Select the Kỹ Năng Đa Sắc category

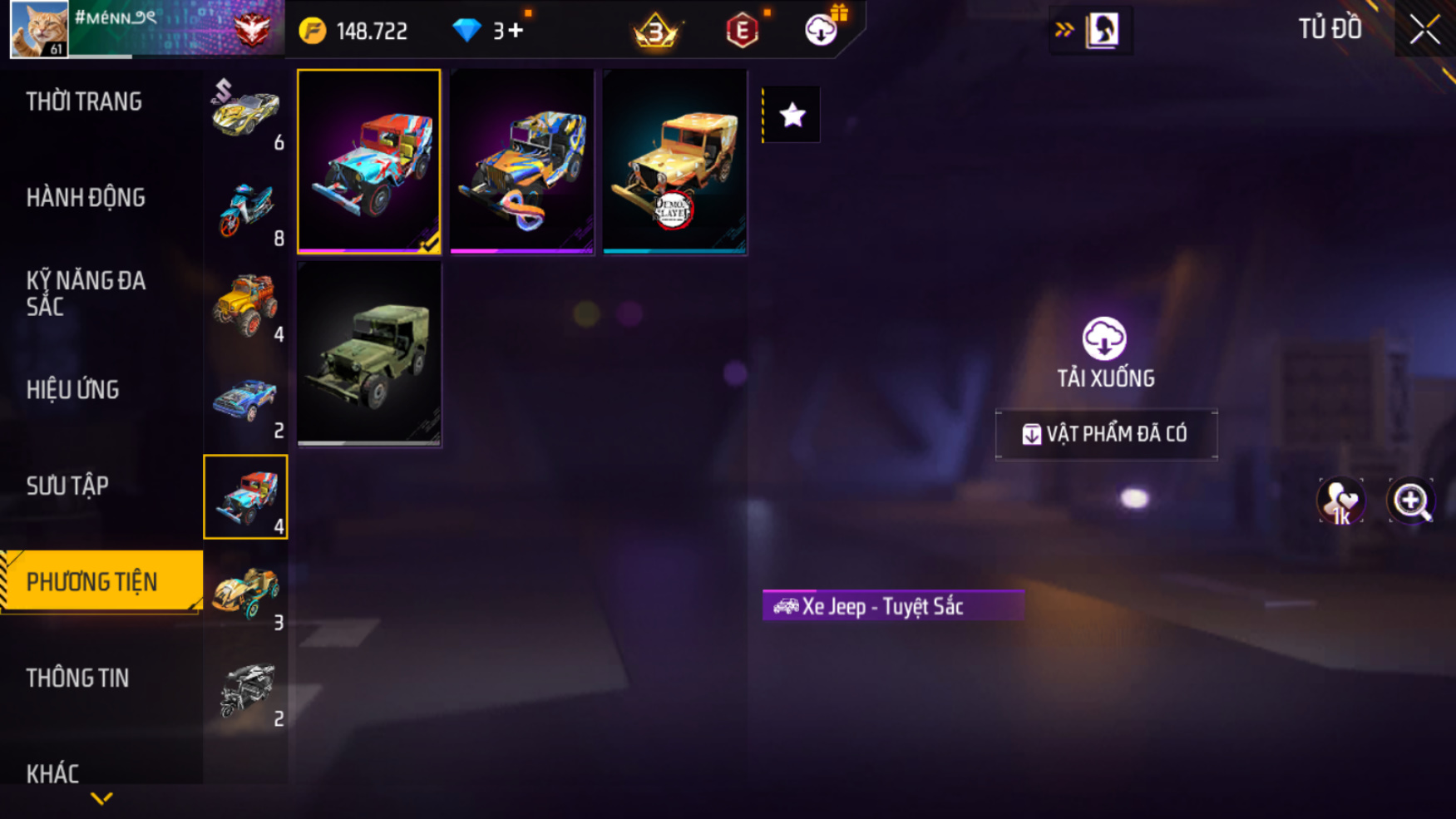point(86,294)
